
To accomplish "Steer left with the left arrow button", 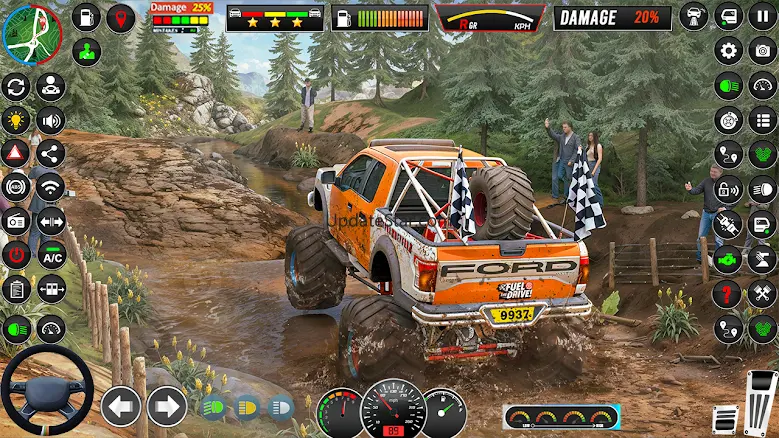I will point(121,406).
